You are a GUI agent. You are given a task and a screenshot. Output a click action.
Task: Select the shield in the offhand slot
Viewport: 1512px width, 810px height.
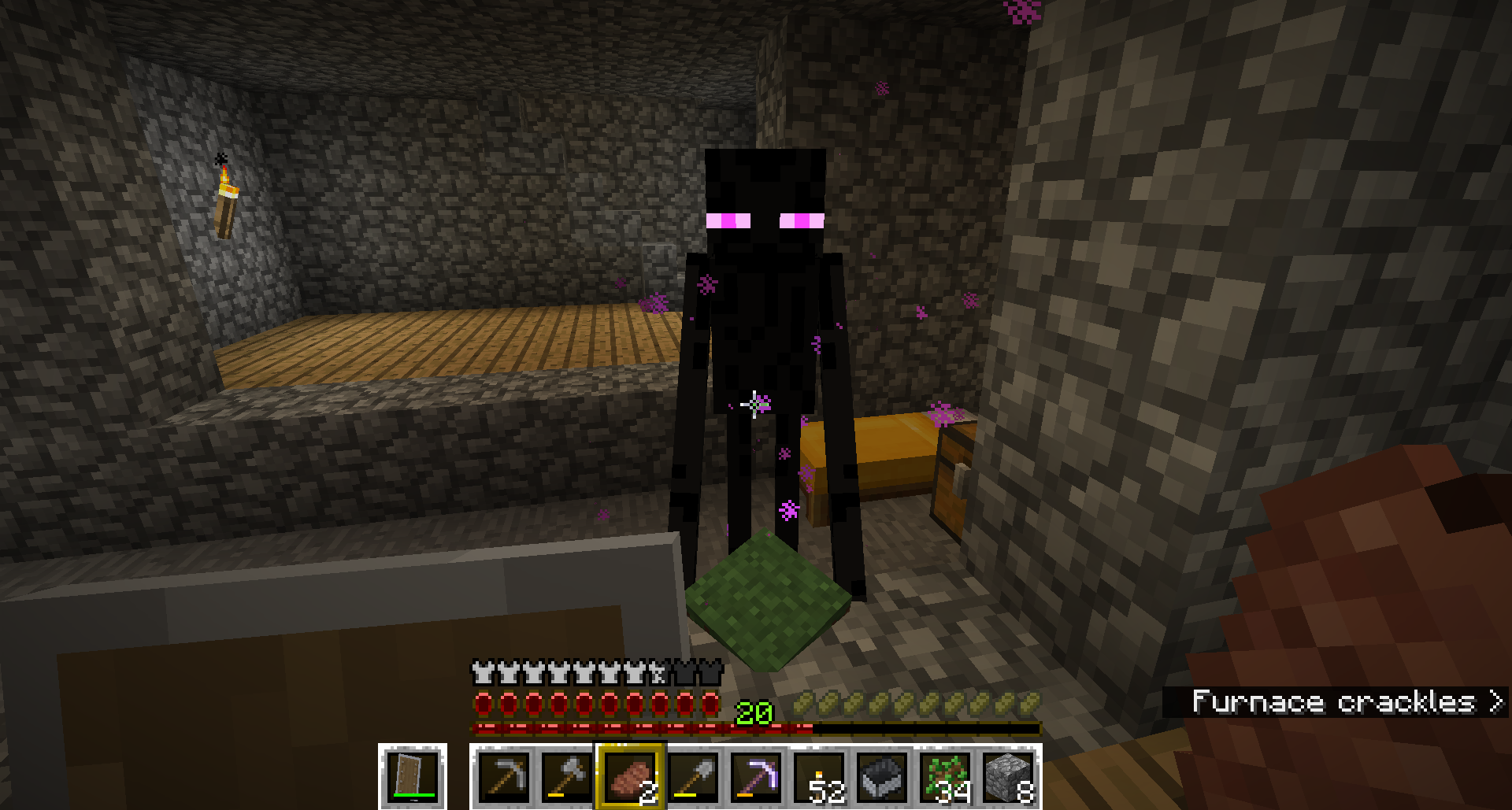tap(413, 776)
